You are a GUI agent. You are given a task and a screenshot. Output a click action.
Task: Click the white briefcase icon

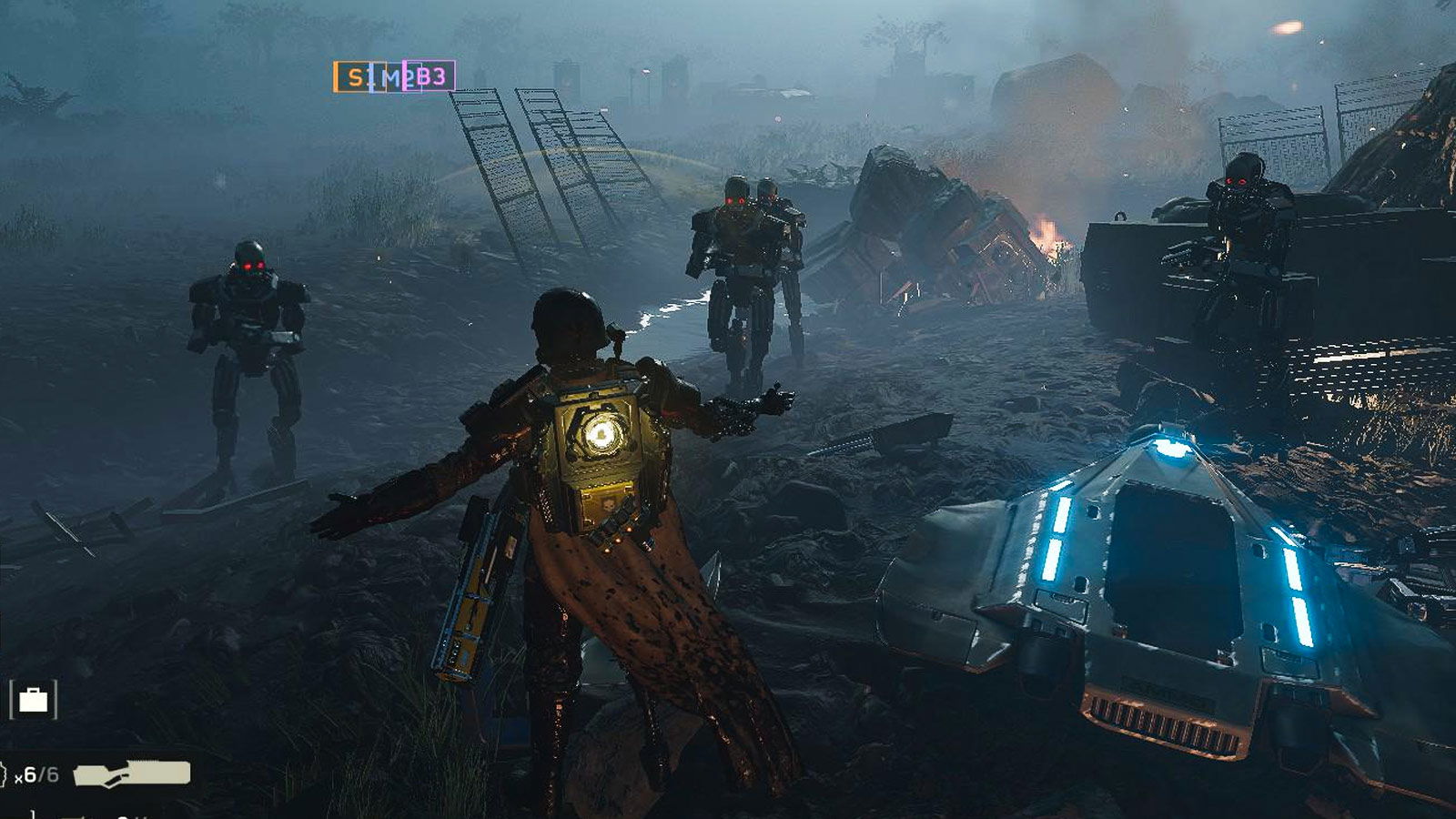[34, 699]
